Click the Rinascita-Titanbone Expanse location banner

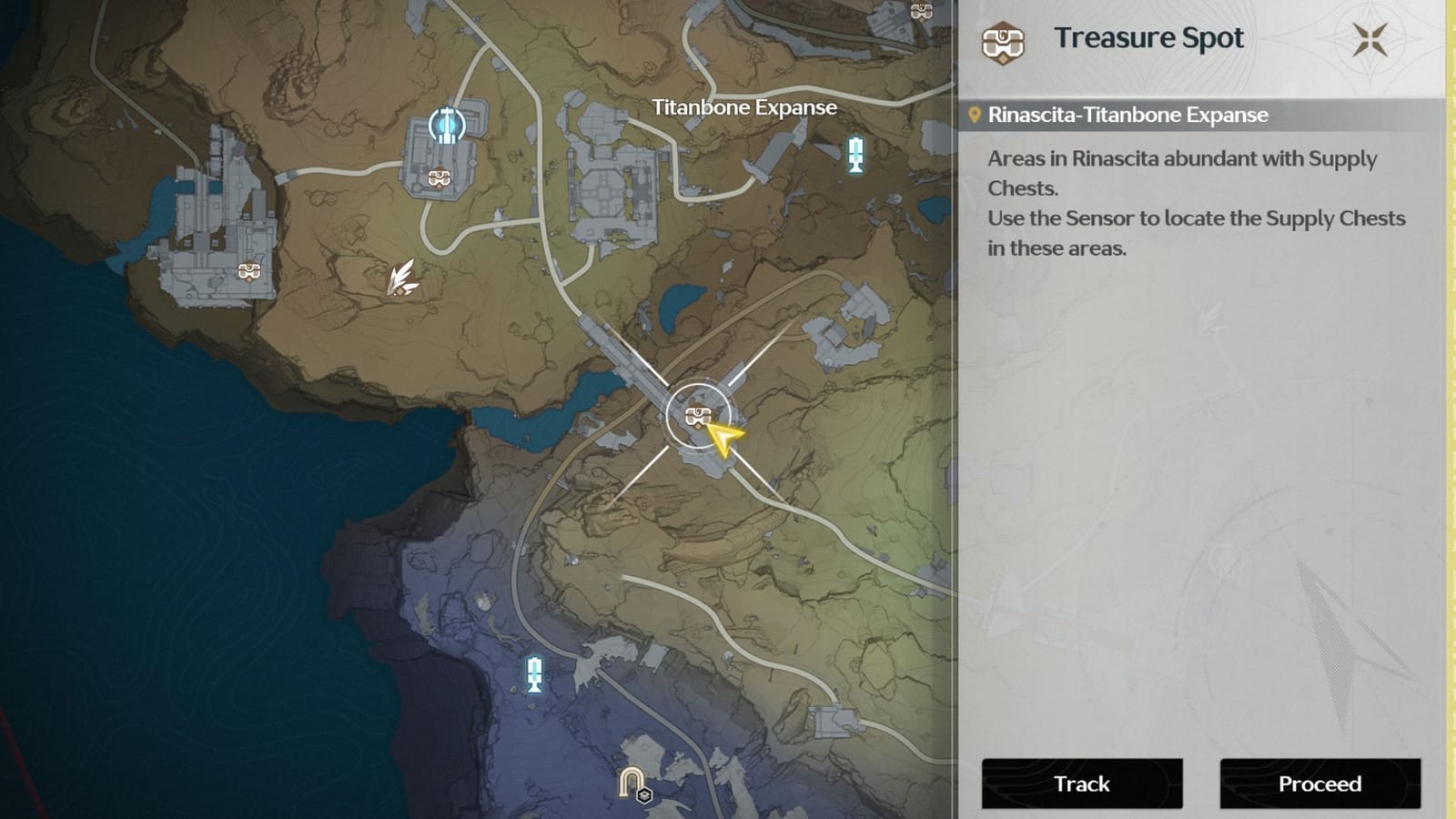1128,115
